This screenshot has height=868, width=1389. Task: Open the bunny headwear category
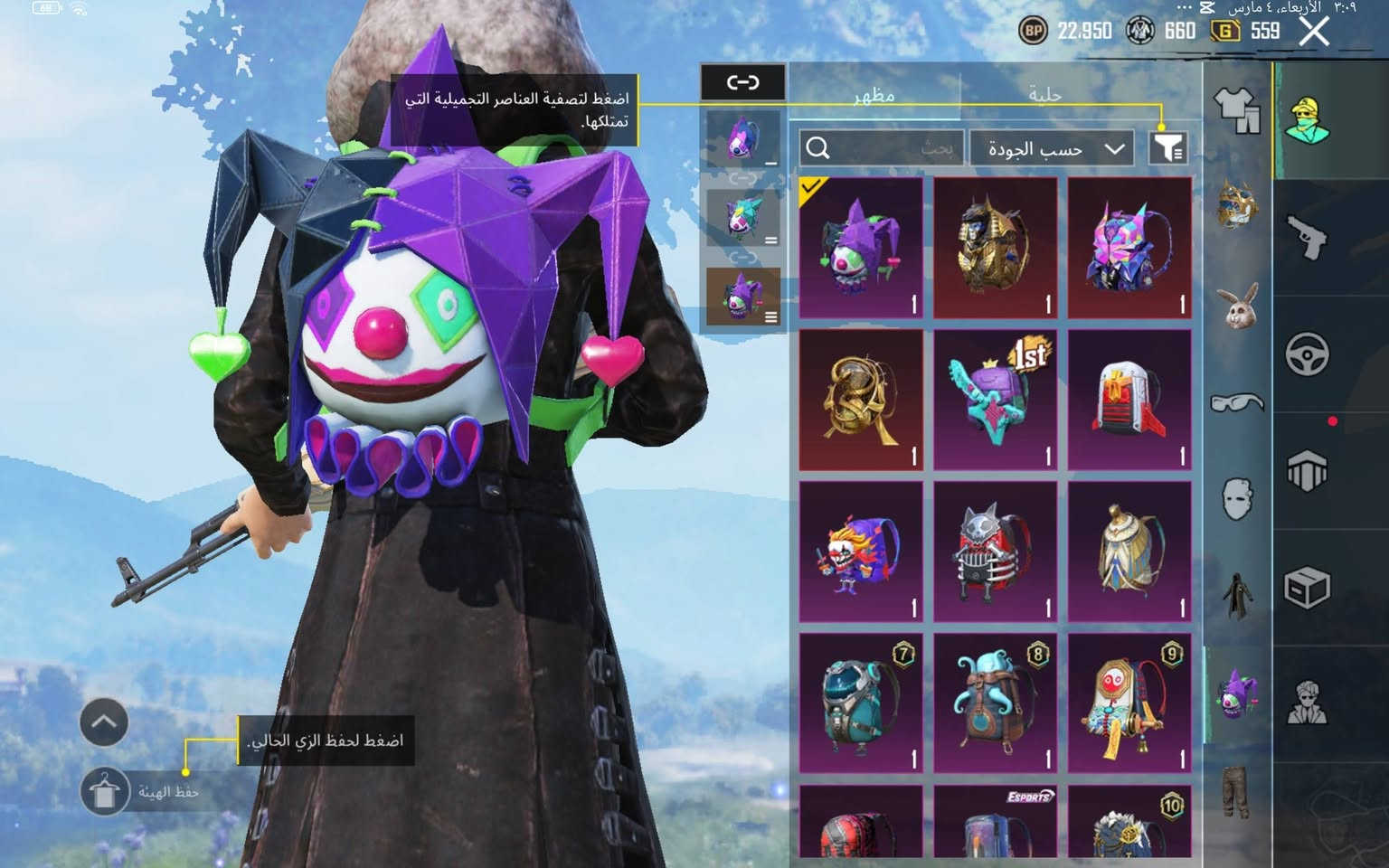[x=1236, y=307]
